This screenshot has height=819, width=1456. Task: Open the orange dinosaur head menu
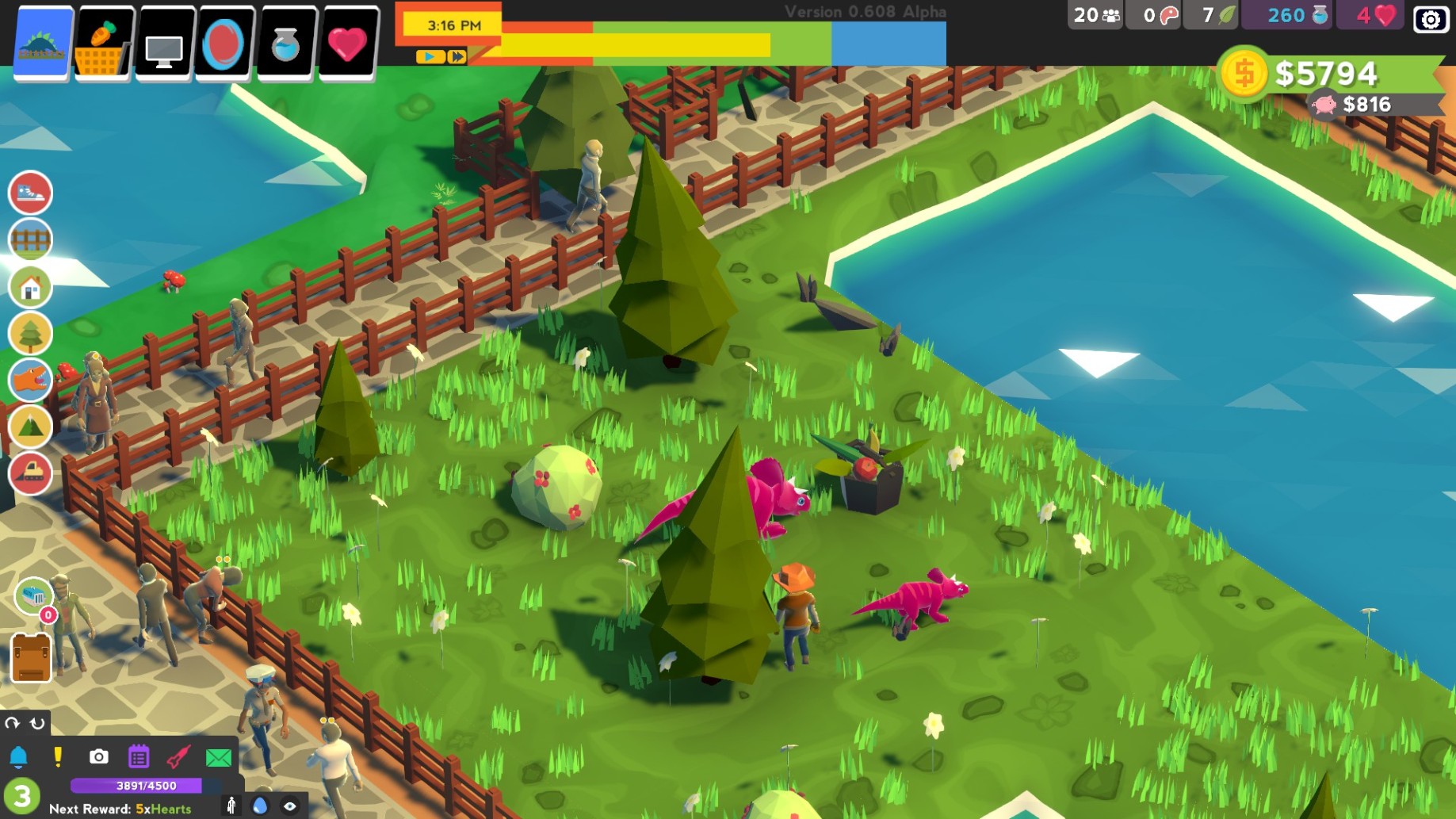click(30, 381)
